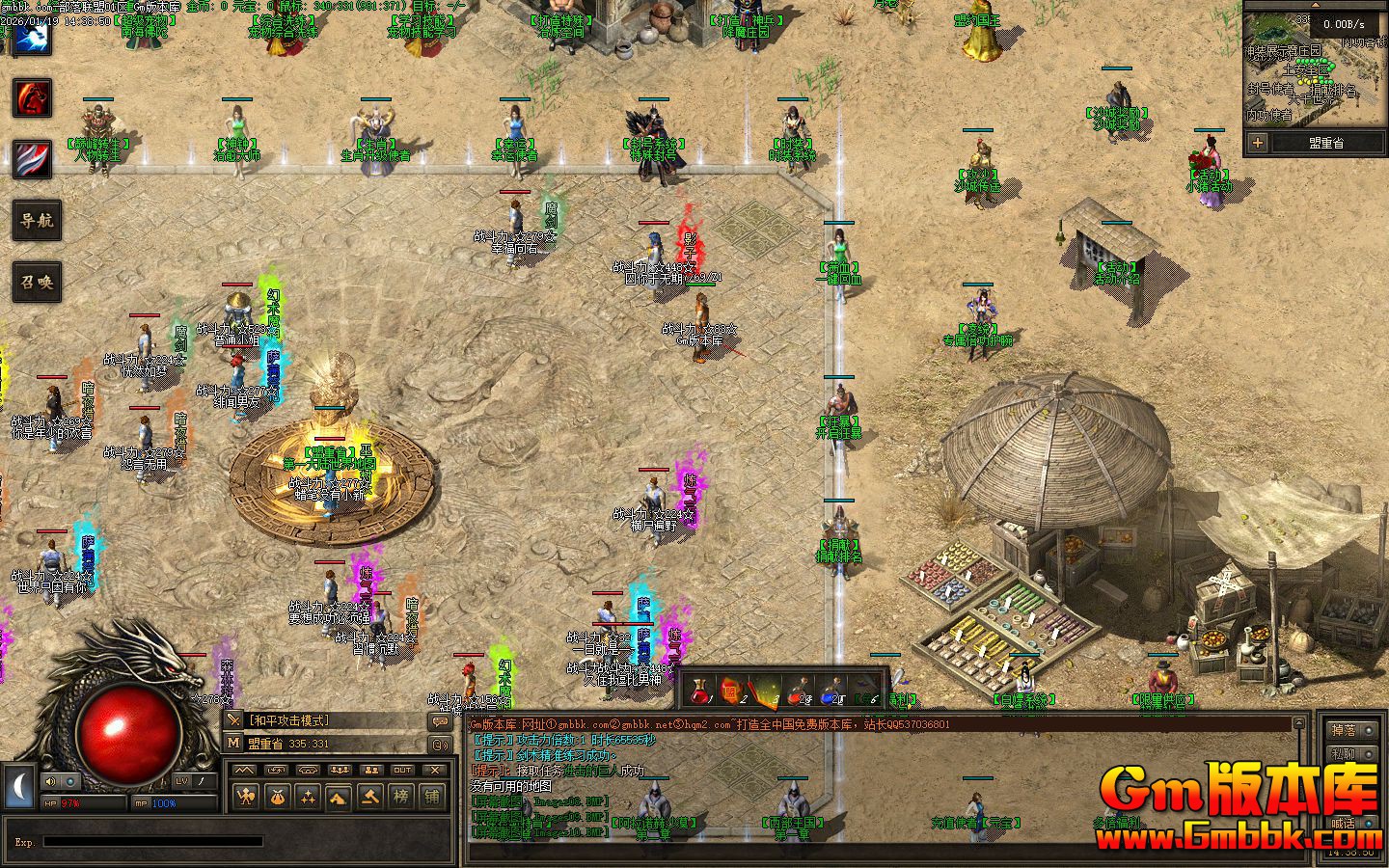
Task: Open the auction gavel icon
Action: pyautogui.click(x=369, y=797)
